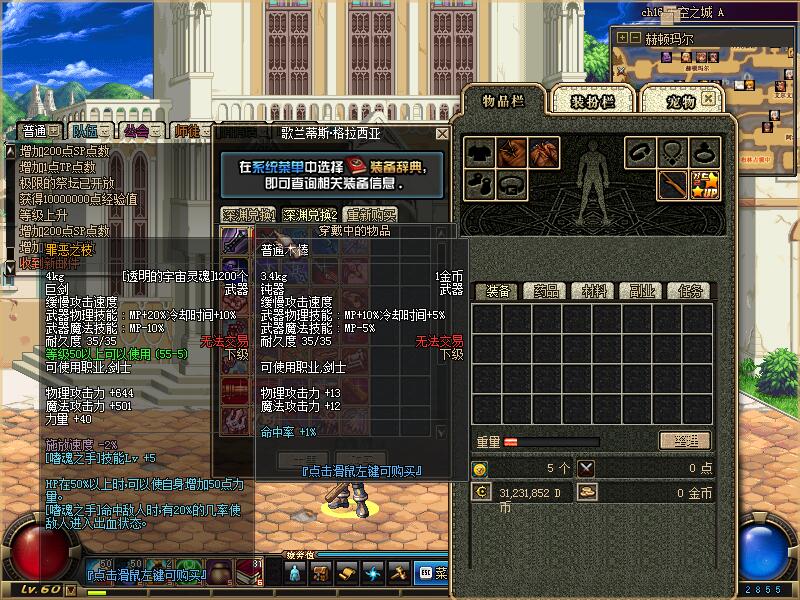Open the 宠物 tab
The width and height of the screenshot is (800, 600).
click(680, 101)
